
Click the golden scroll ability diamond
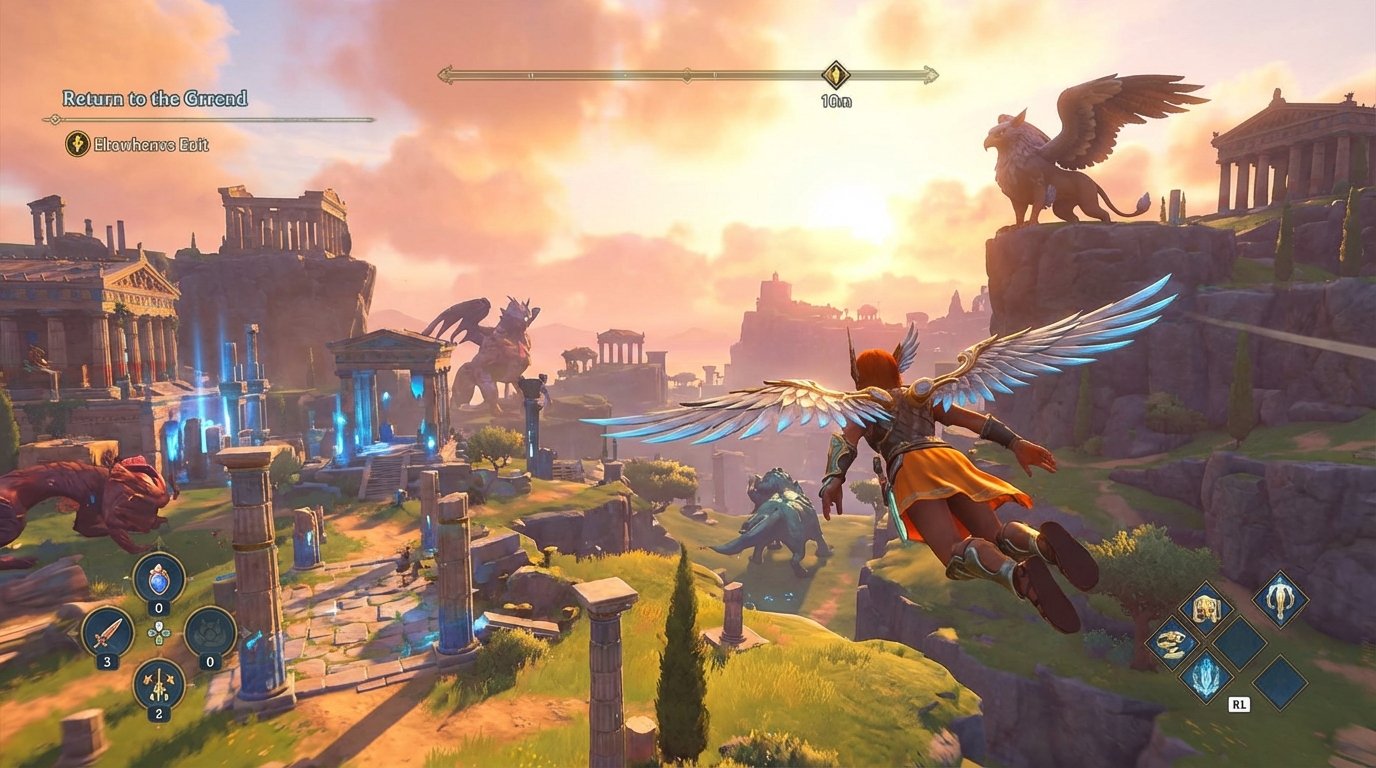click(x=1170, y=644)
